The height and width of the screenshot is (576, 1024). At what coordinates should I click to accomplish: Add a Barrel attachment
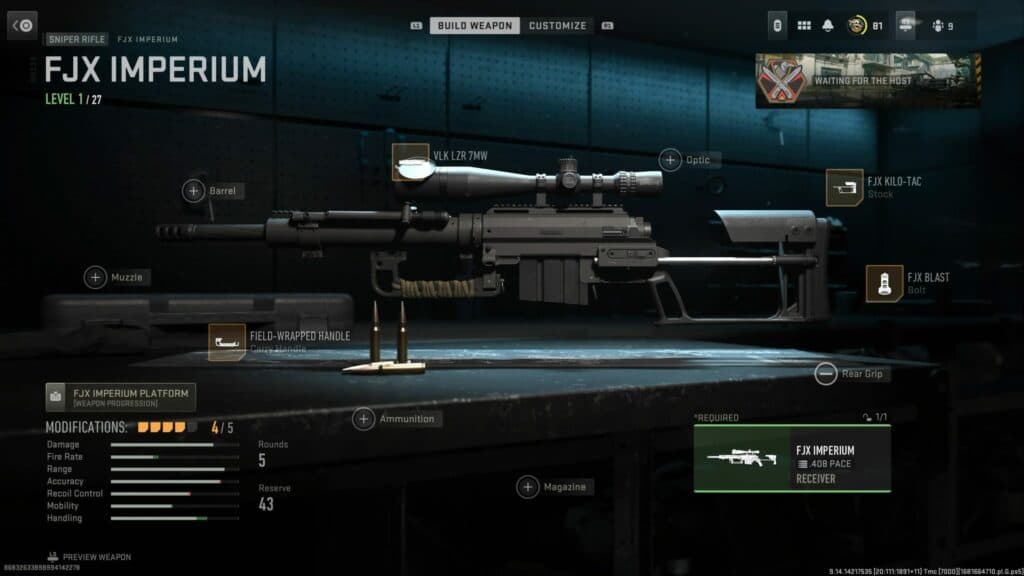[194, 190]
